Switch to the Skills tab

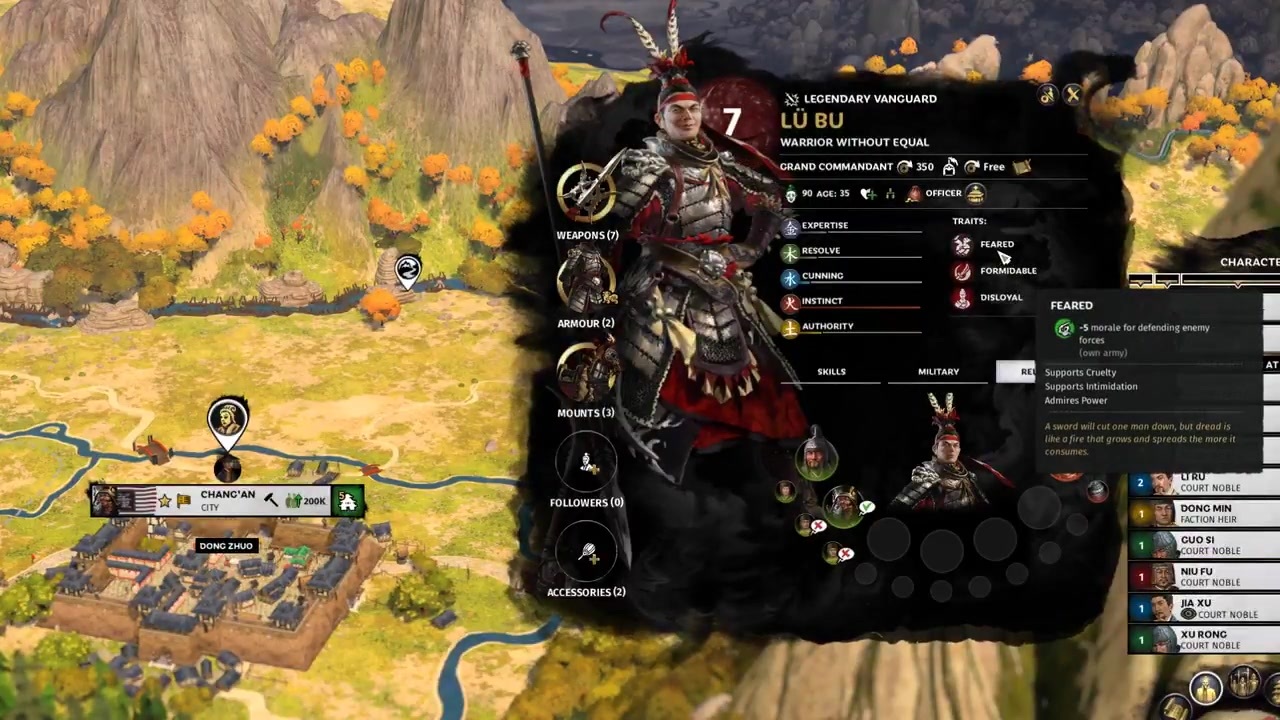(x=831, y=372)
